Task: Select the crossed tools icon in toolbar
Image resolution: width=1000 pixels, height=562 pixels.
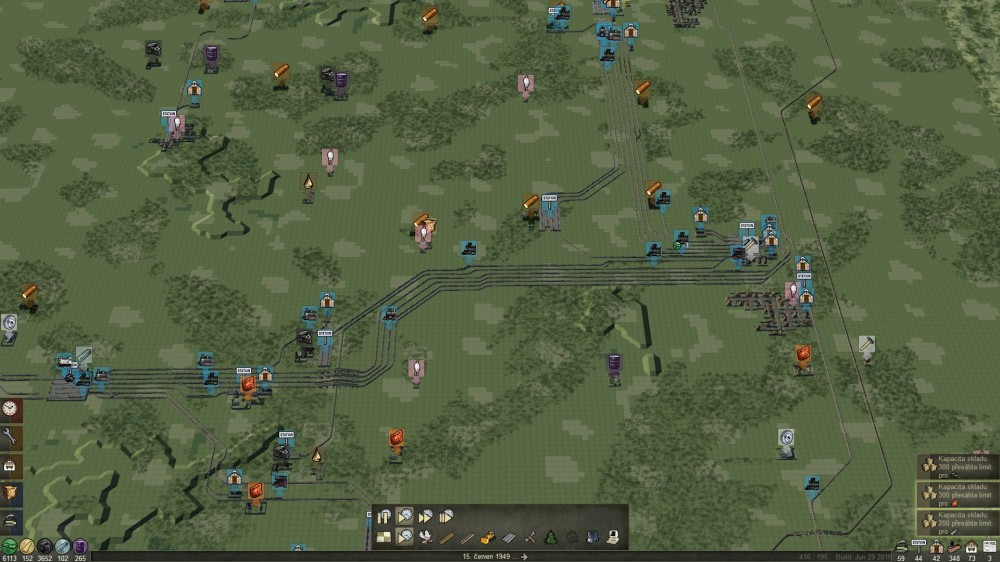Action: pos(530,537)
